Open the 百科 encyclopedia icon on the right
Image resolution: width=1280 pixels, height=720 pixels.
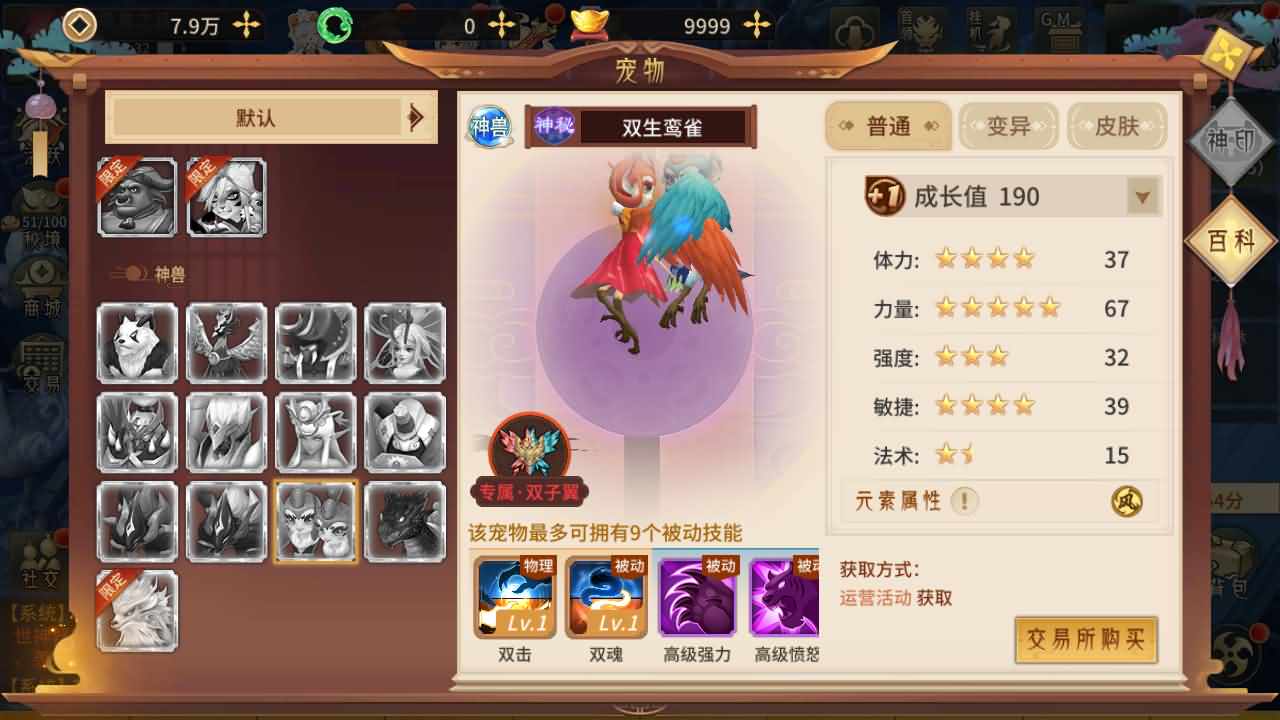click(1232, 238)
